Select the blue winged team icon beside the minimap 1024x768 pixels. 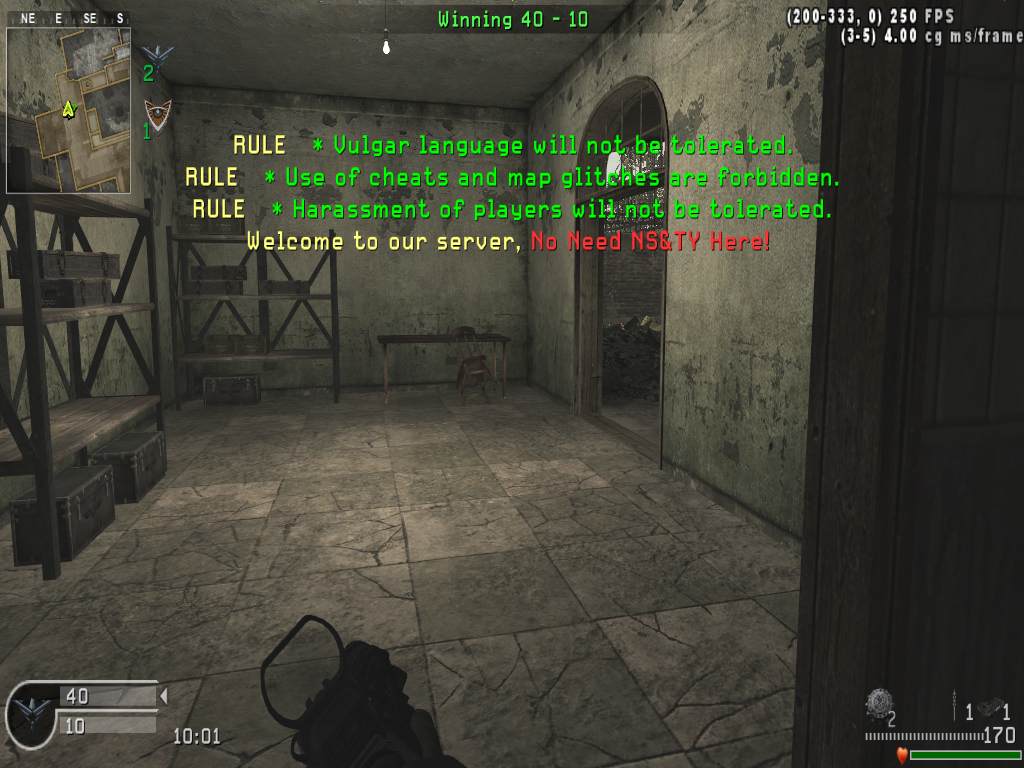click(x=156, y=55)
